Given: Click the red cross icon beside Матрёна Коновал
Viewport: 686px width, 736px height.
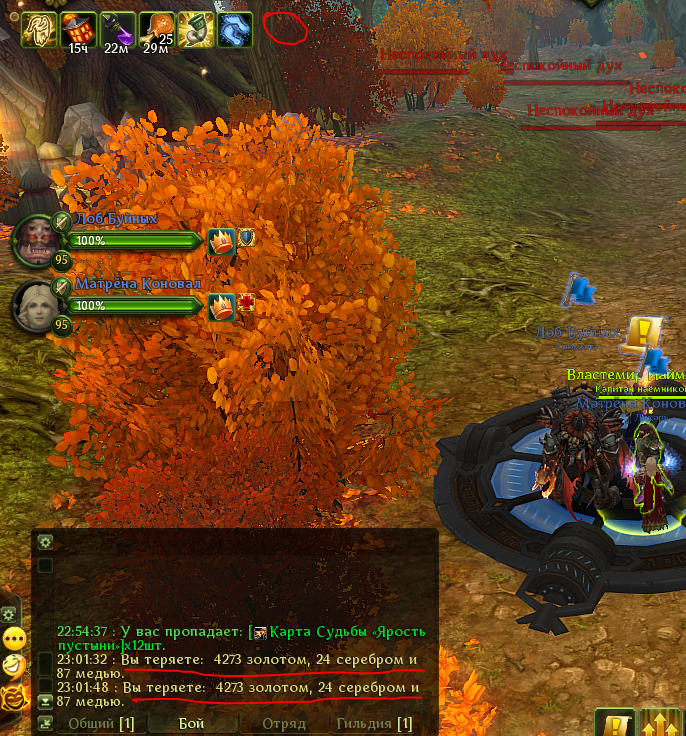Looking at the screenshot, I should pos(245,304).
